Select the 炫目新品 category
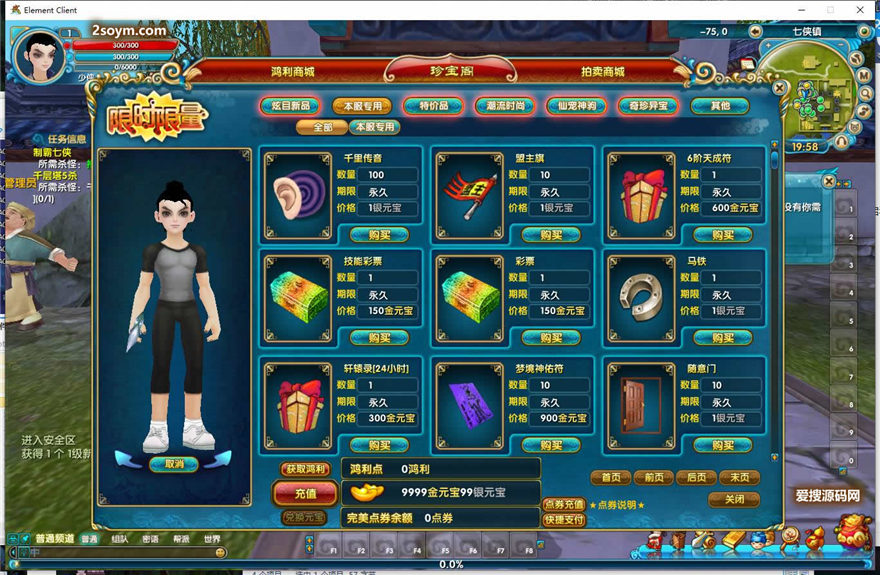Viewport: 880px width, 575px height. tap(289, 106)
